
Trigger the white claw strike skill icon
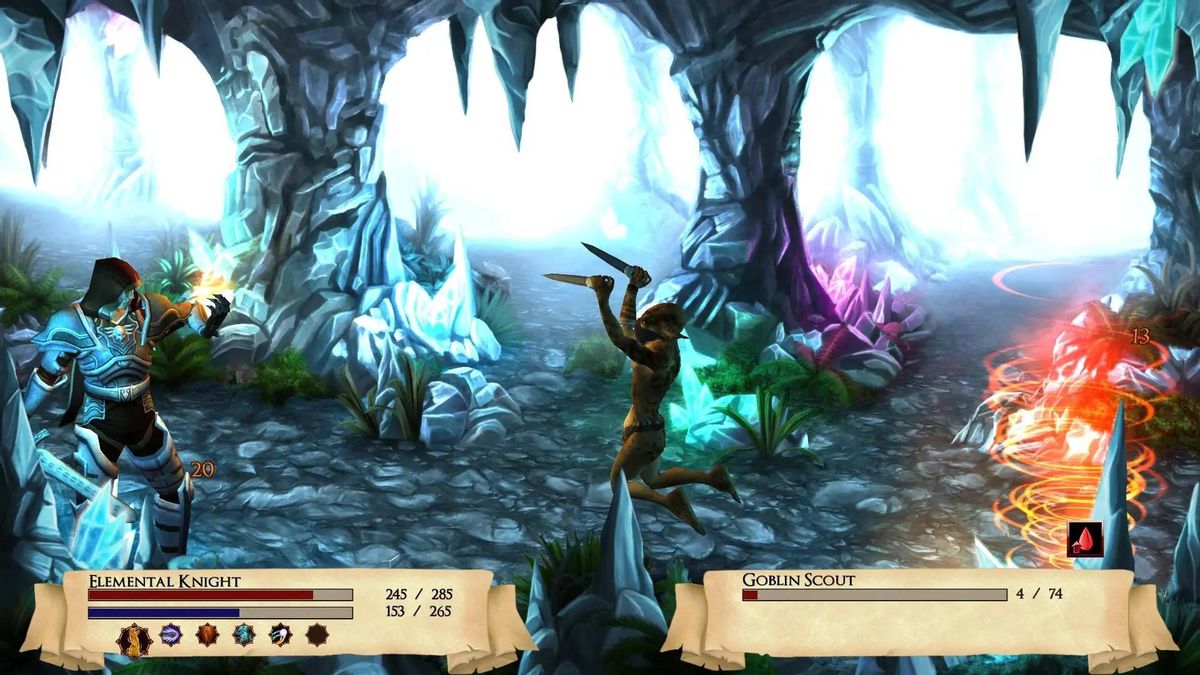click(x=280, y=634)
